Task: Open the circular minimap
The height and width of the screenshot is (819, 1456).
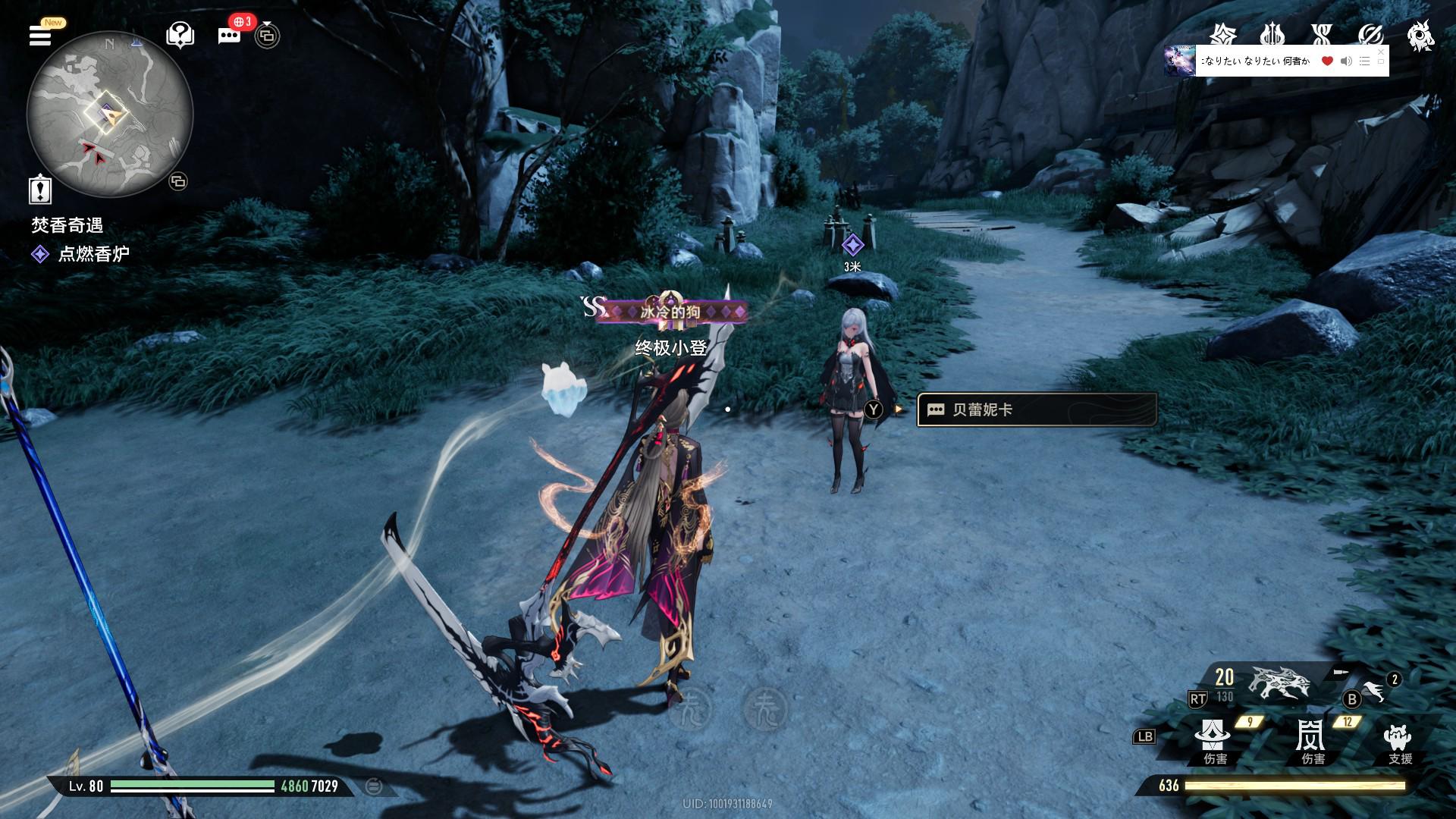Action: coord(110,115)
